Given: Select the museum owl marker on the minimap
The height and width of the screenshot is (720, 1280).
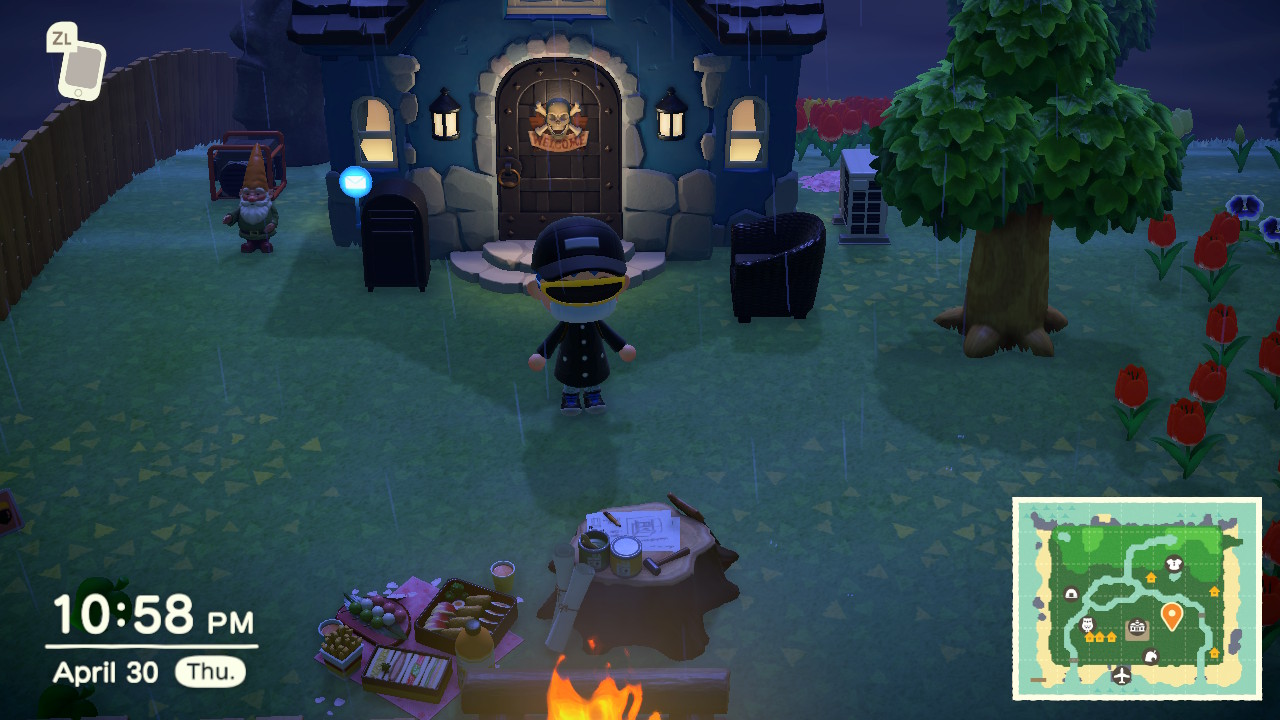Looking at the screenshot, I should (1088, 625).
